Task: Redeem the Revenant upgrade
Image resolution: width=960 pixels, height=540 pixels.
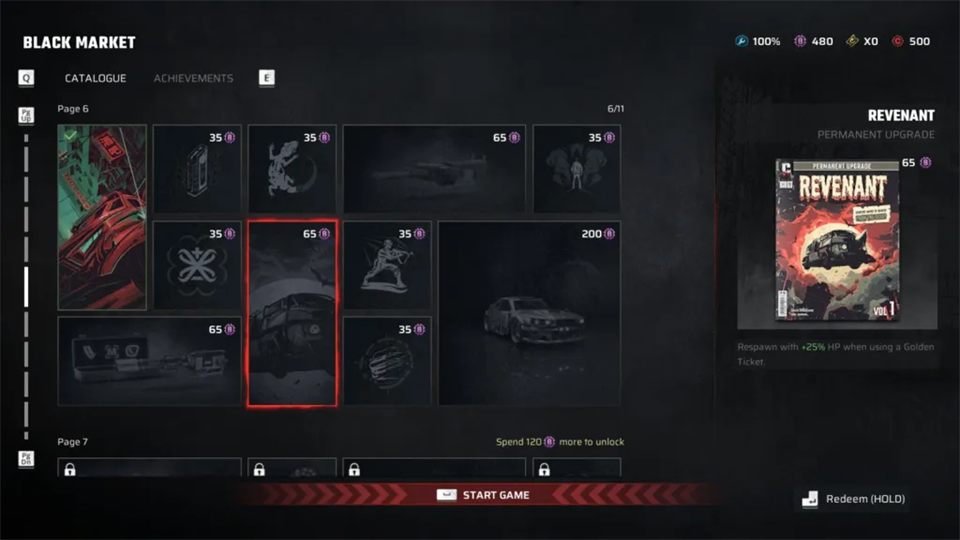Action: tap(854, 499)
